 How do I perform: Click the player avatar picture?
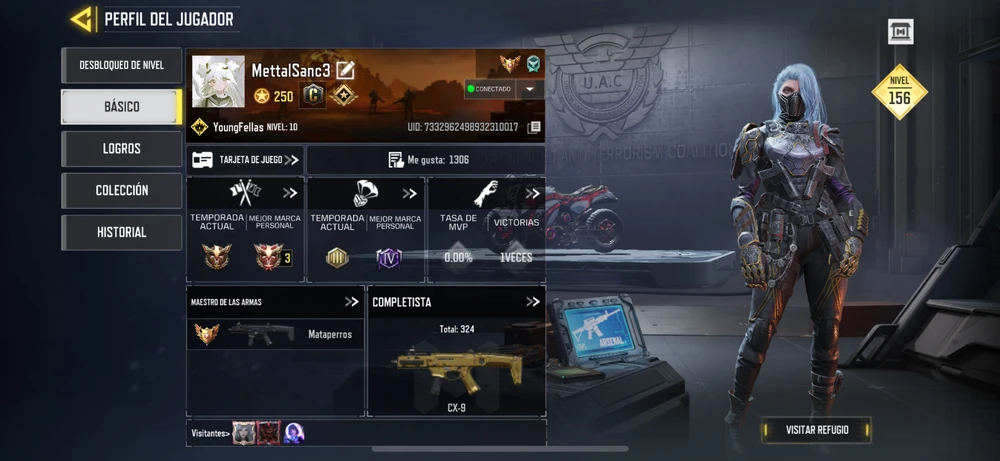(x=218, y=82)
